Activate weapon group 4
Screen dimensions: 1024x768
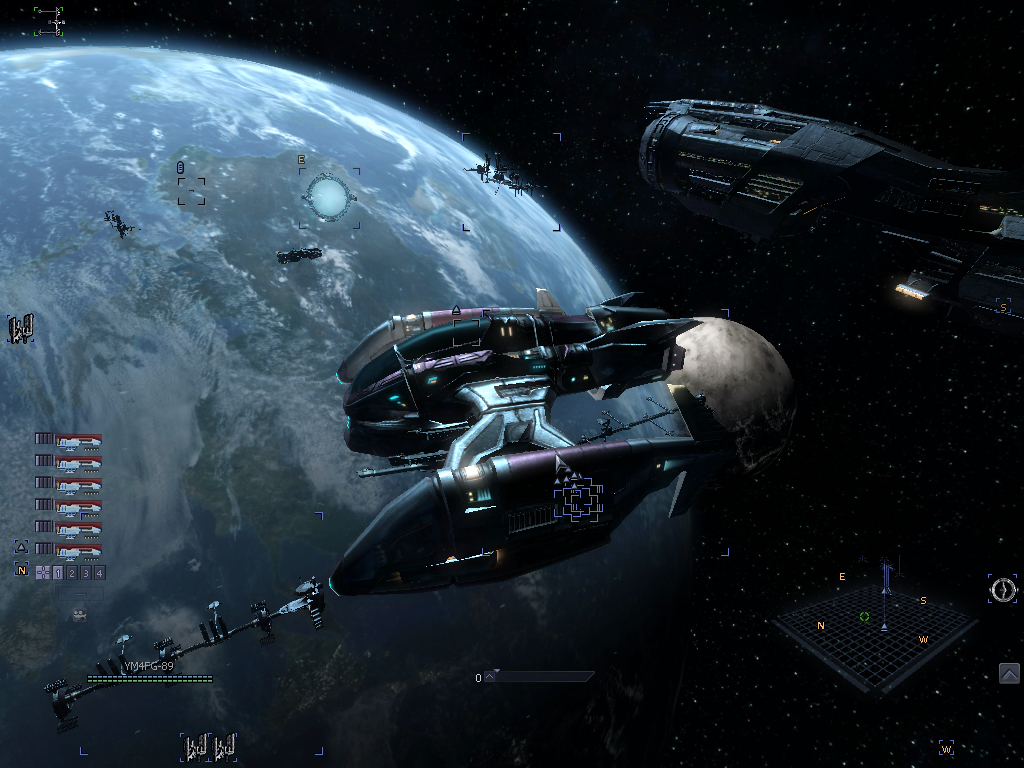tap(100, 573)
